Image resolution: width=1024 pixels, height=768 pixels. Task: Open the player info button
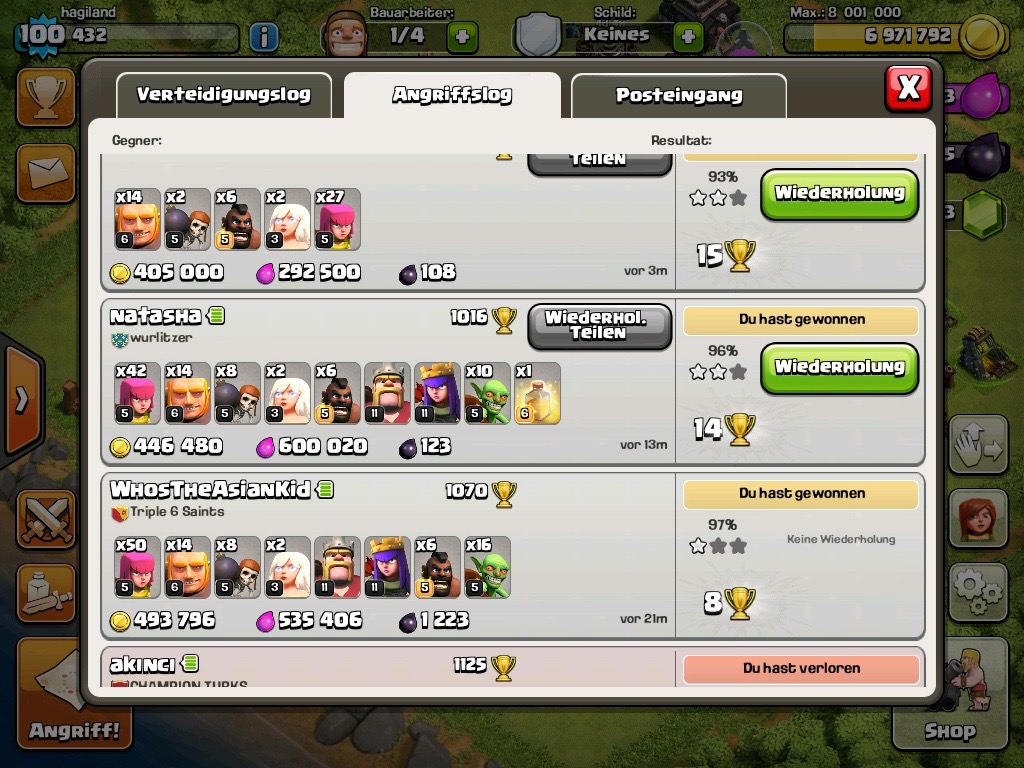263,38
